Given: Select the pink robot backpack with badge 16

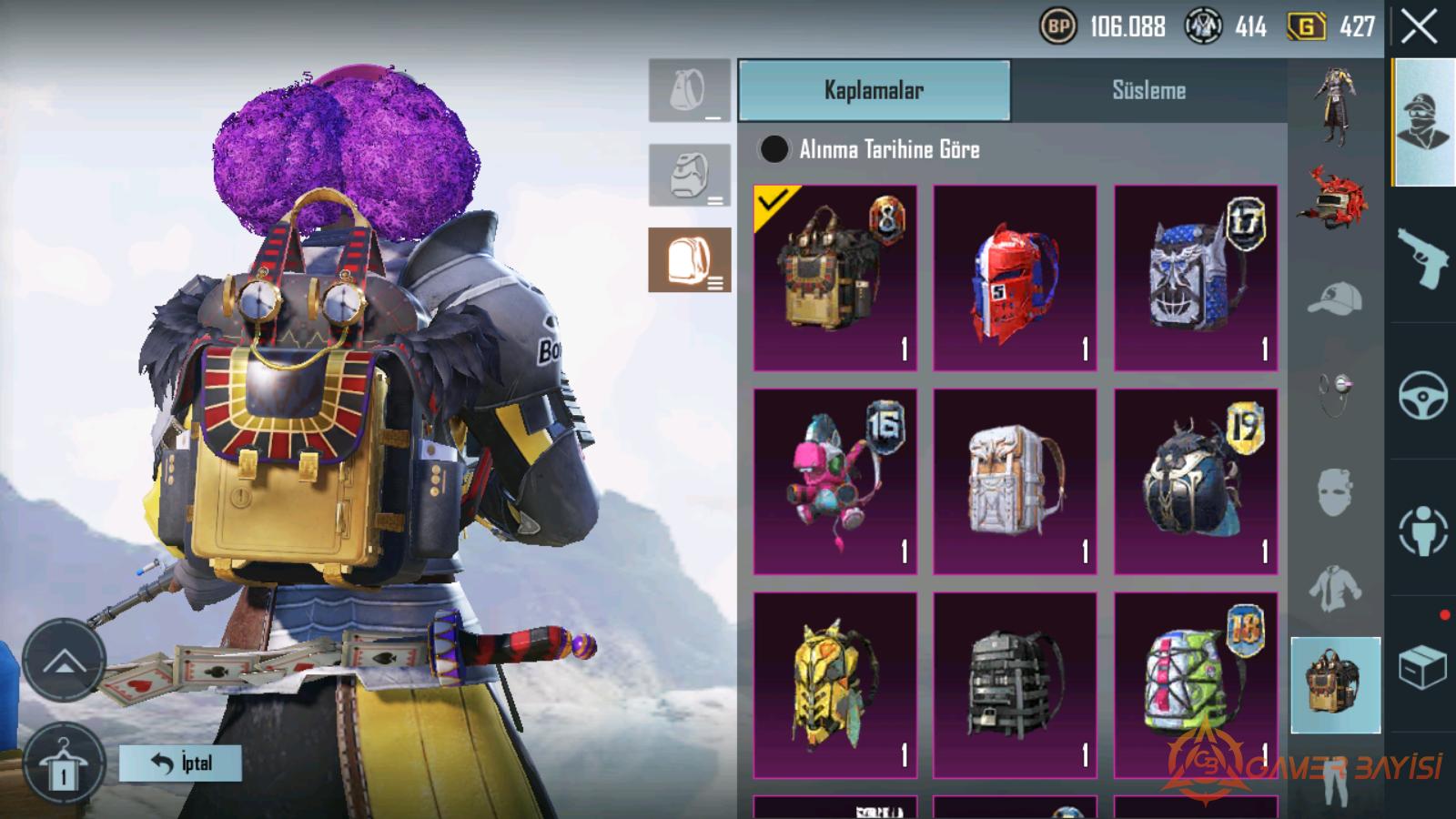Looking at the screenshot, I should 834,481.
